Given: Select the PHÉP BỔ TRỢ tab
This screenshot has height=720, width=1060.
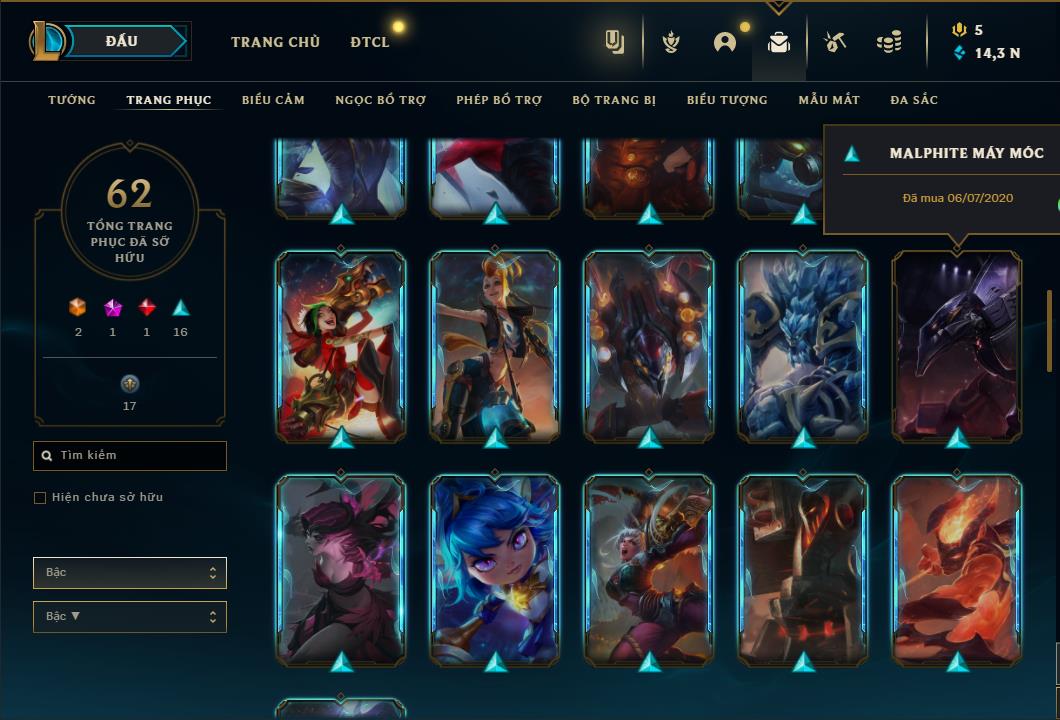Looking at the screenshot, I should coord(499,100).
